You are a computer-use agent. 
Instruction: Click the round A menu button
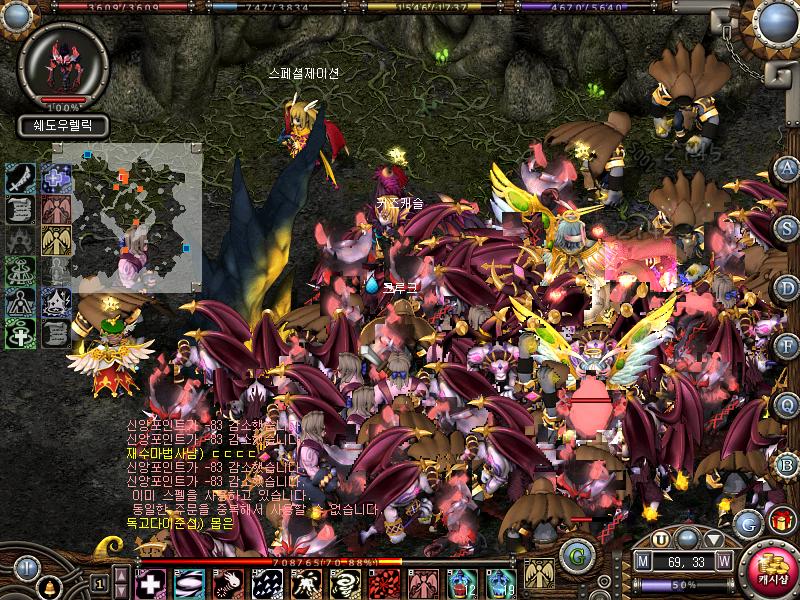(x=787, y=167)
